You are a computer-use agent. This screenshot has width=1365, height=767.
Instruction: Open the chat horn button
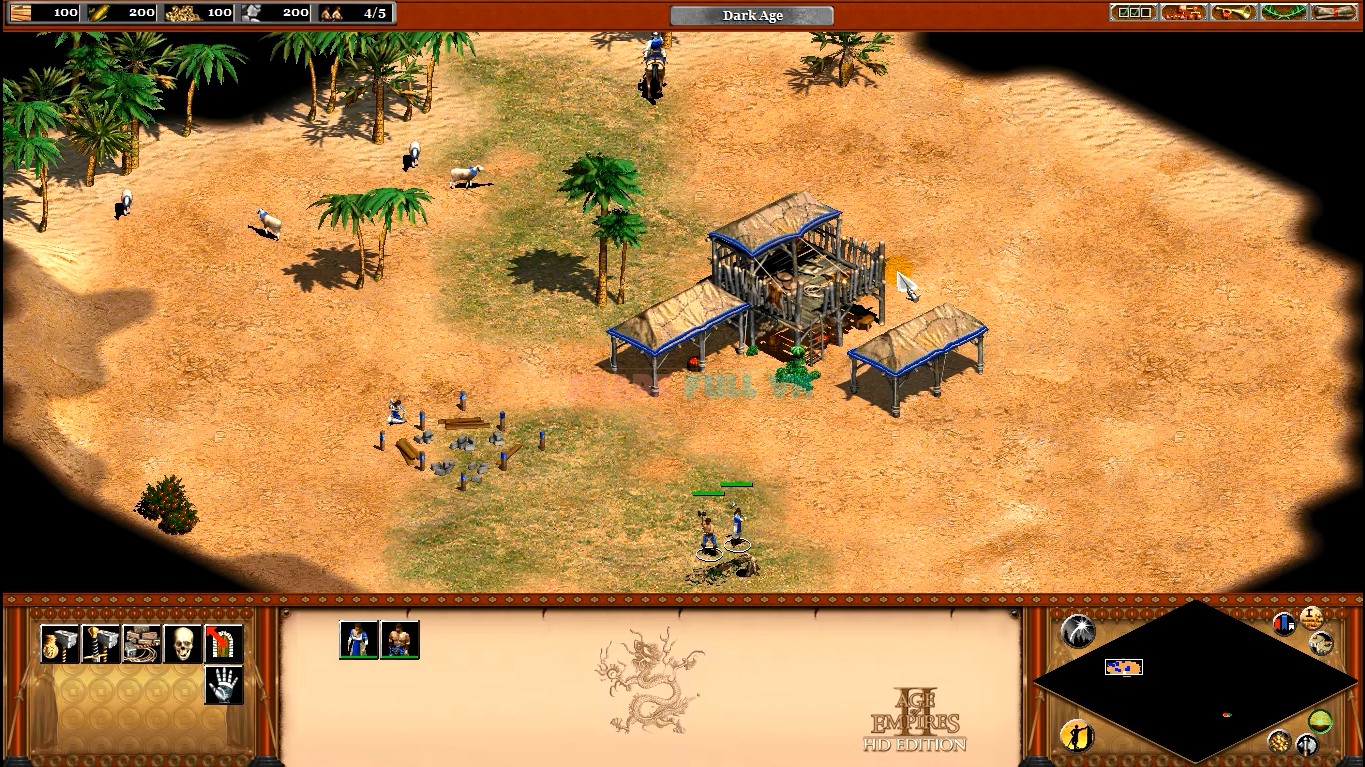[1233, 12]
